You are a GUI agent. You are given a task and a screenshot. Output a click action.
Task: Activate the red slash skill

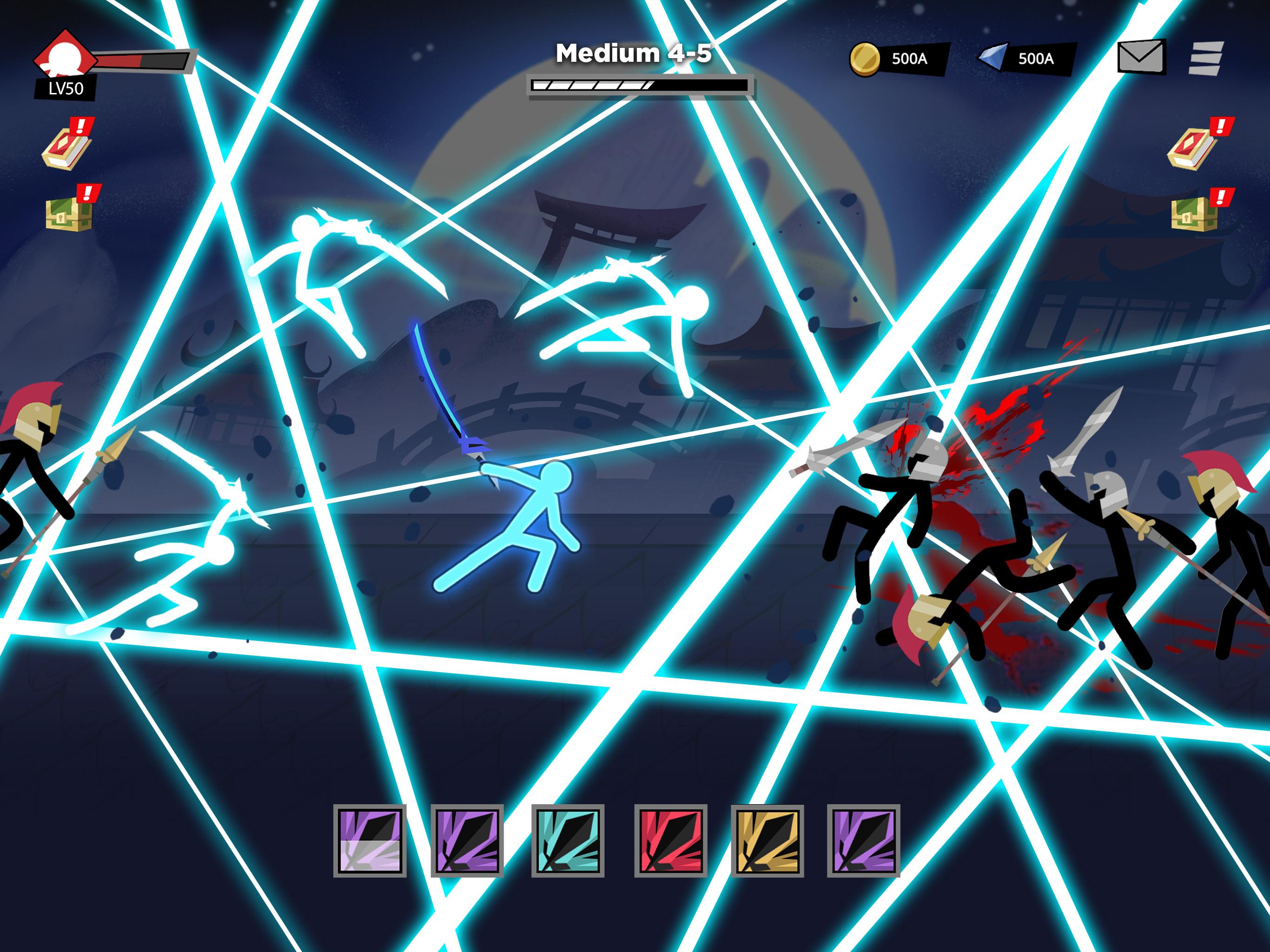click(x=670, y=840)
